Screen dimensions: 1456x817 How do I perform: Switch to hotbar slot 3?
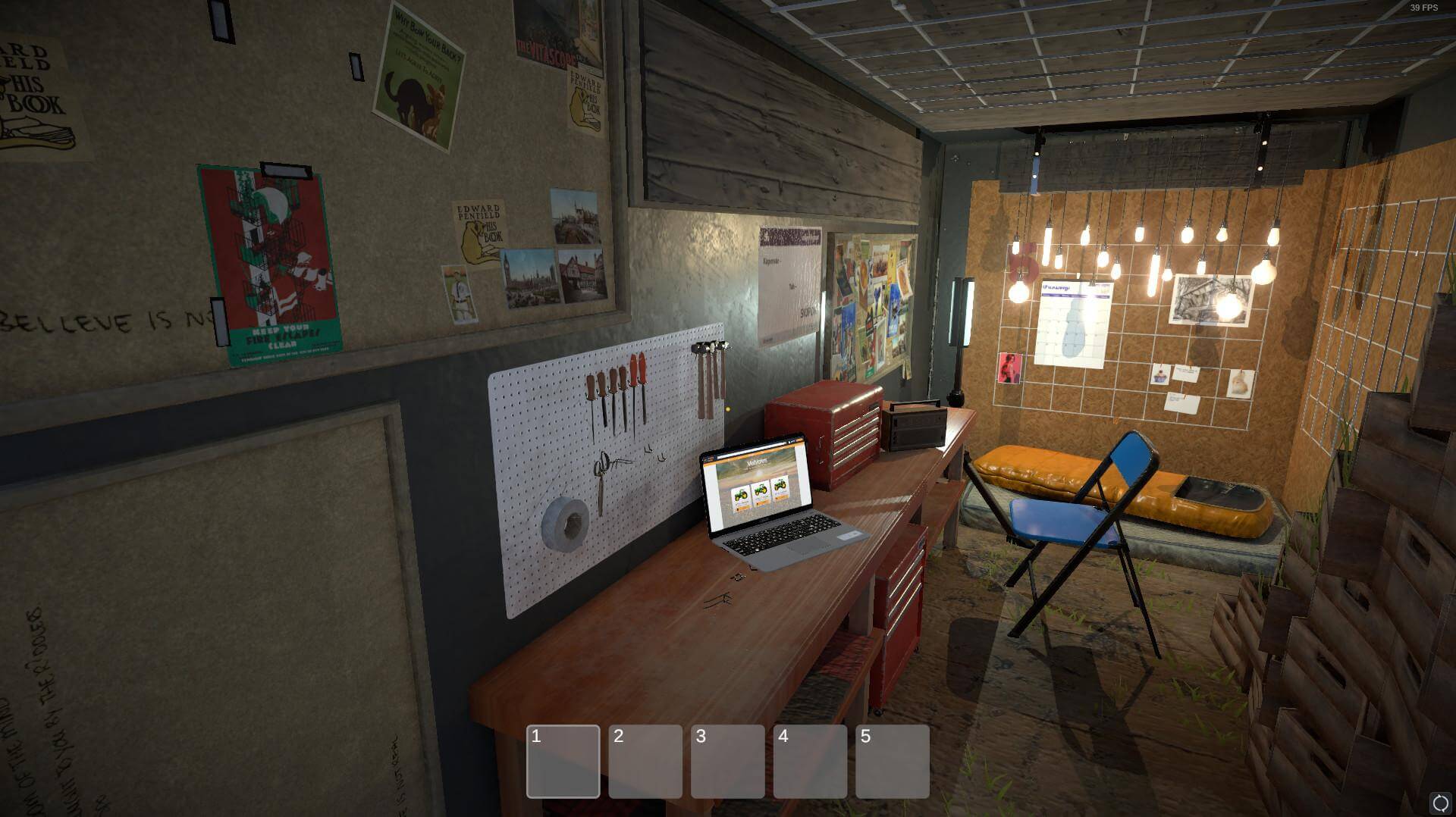[727, 761]
